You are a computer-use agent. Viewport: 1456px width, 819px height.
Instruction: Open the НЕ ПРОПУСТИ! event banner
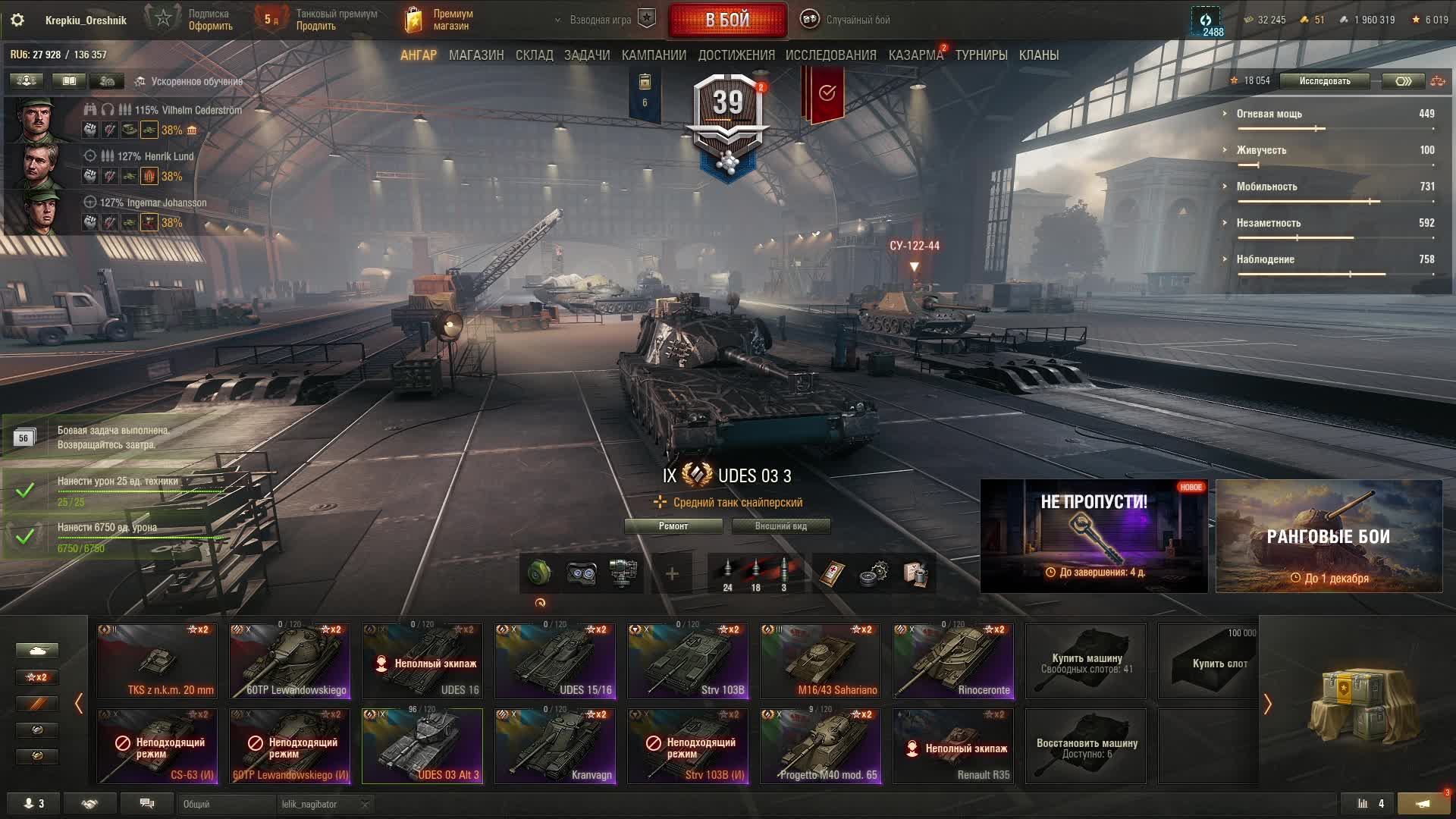(x=1094, y=536)
